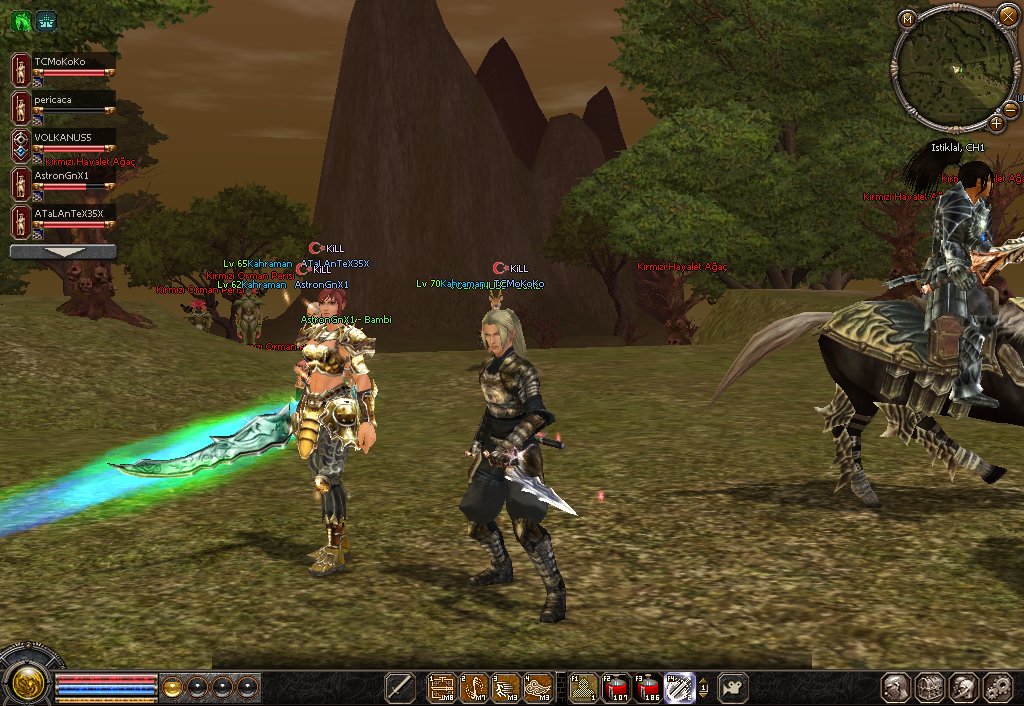Open the large map with the M button

pos(907,18)
